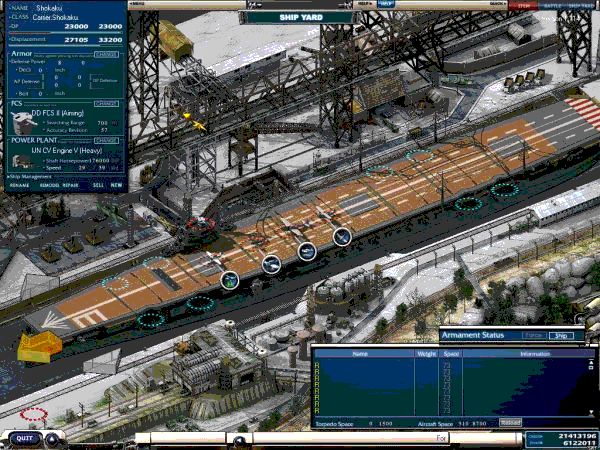This screenshot has width=600, height=450.
Task: Create a NEW ship
Action: click(x=117, y=185)
